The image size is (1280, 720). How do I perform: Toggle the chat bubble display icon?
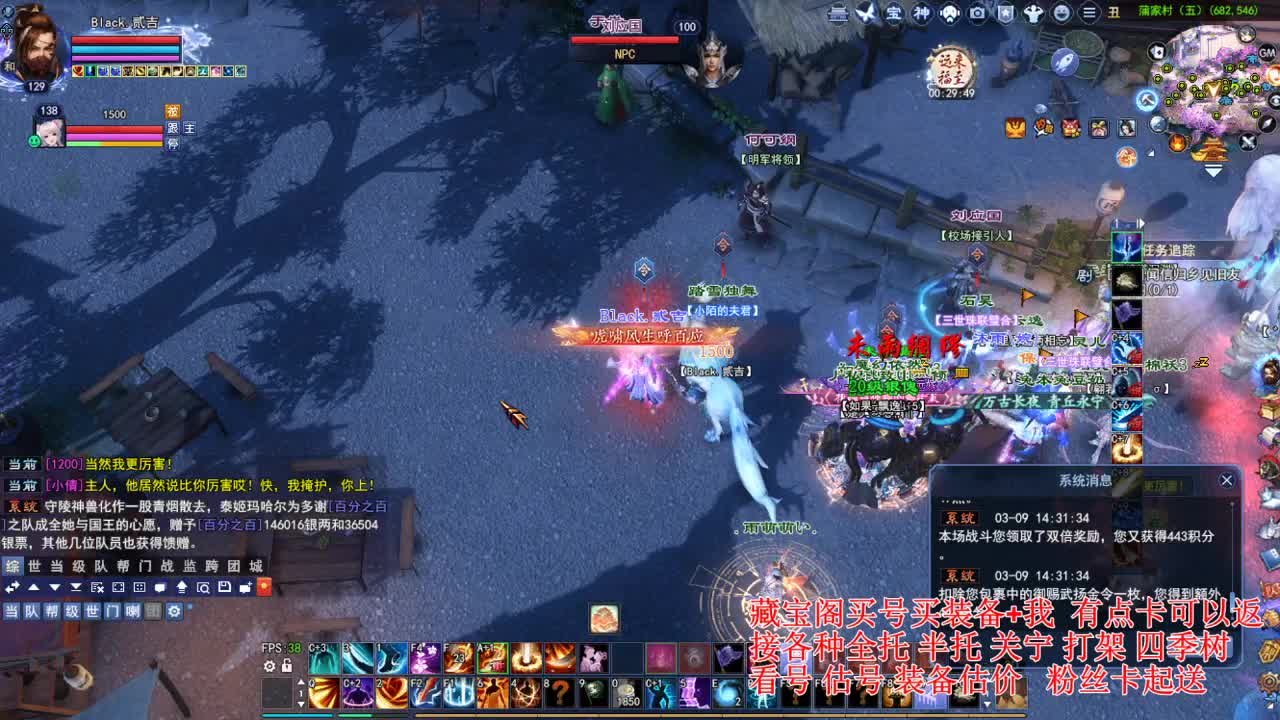coord(160,588)
